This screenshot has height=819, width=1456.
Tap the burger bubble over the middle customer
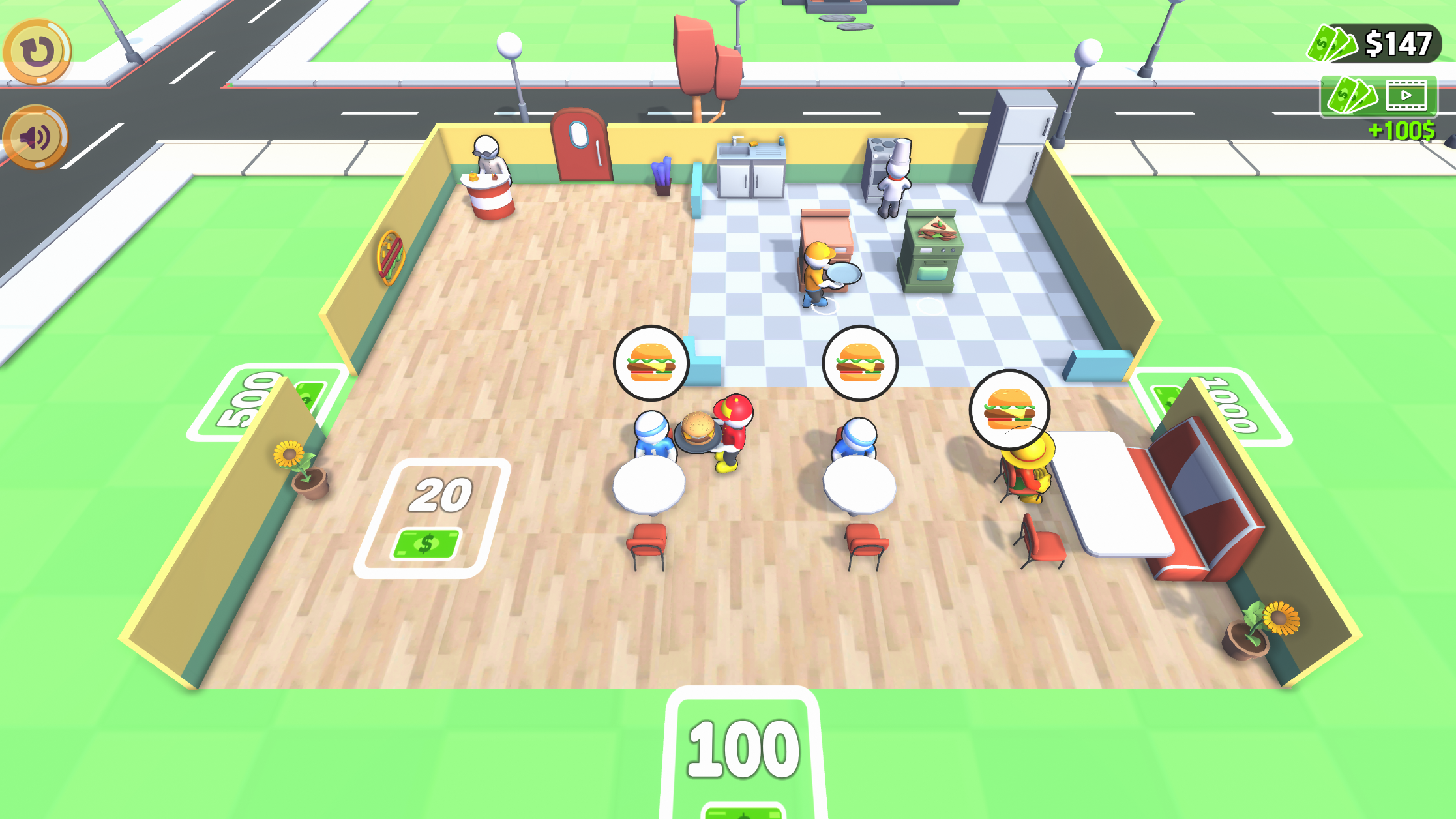click(x=862, y=363)
